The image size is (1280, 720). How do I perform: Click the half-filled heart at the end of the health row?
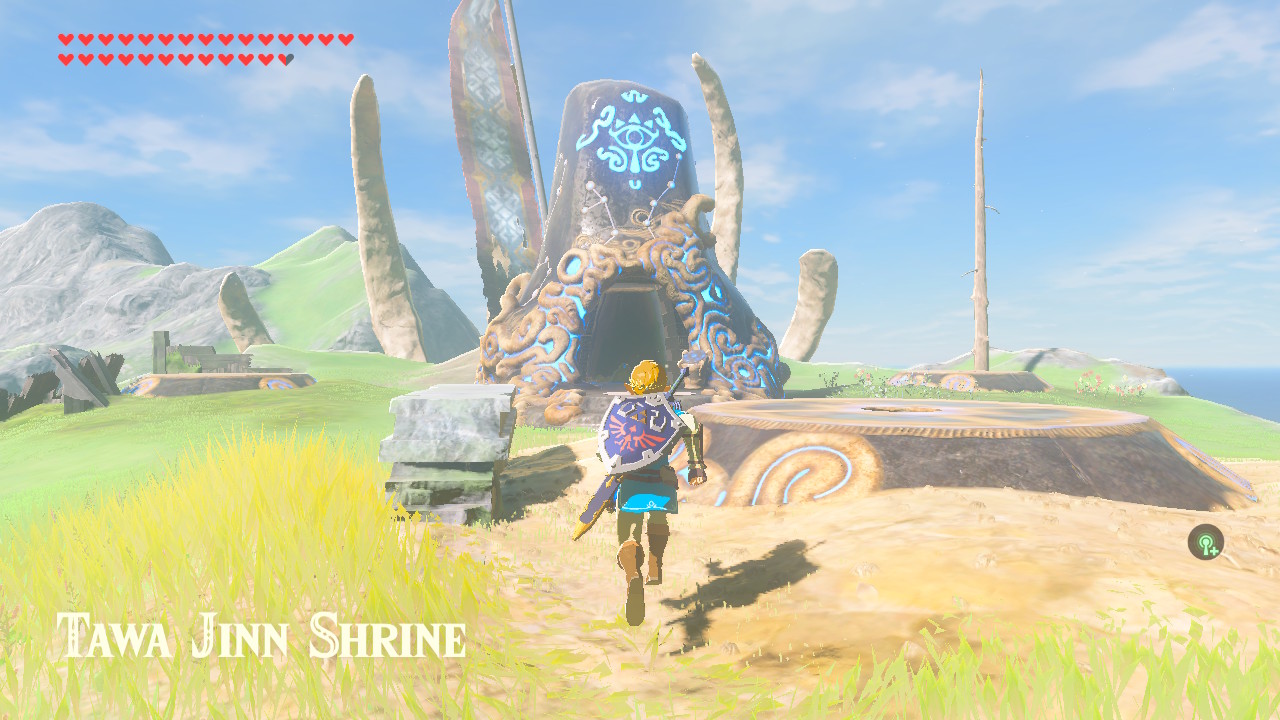tap(284, 58)
